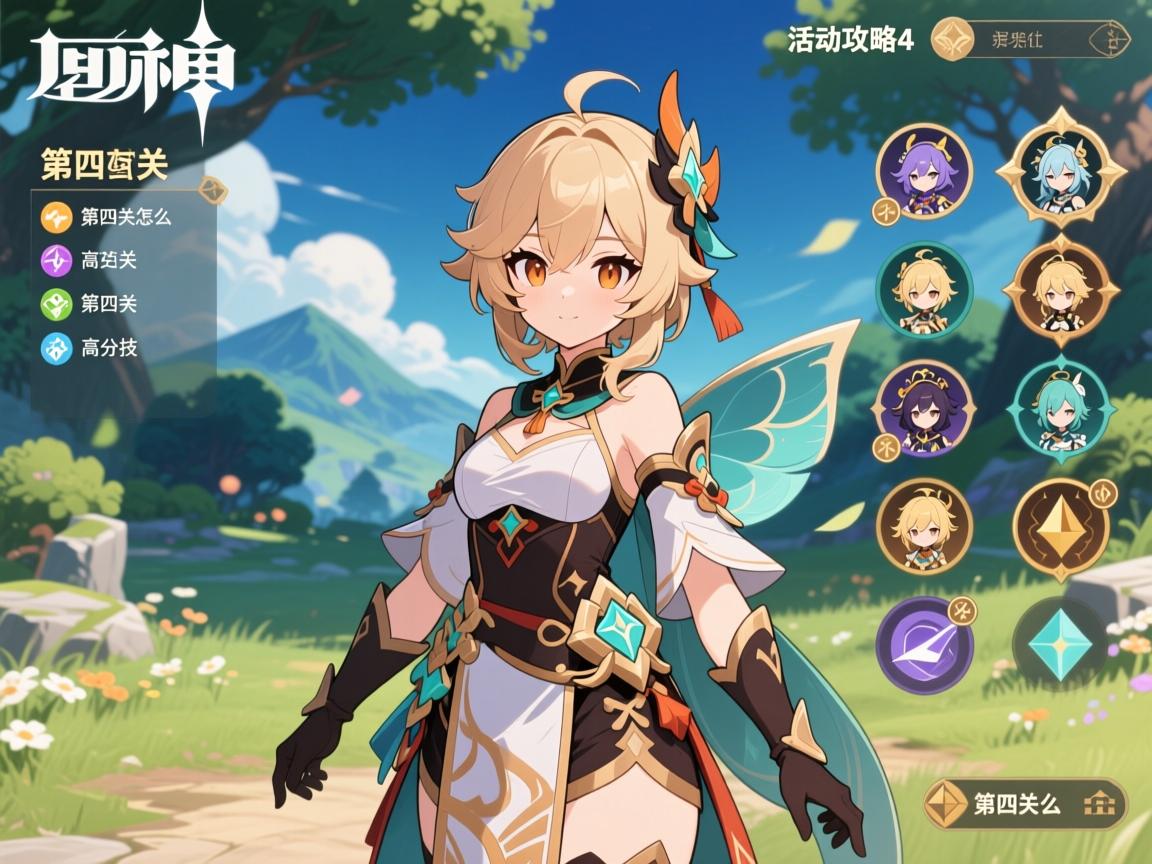The height and width of the screenshot is (864, 1152).
Task: Select the blonde character in teal circle
Action: point(924,290)
